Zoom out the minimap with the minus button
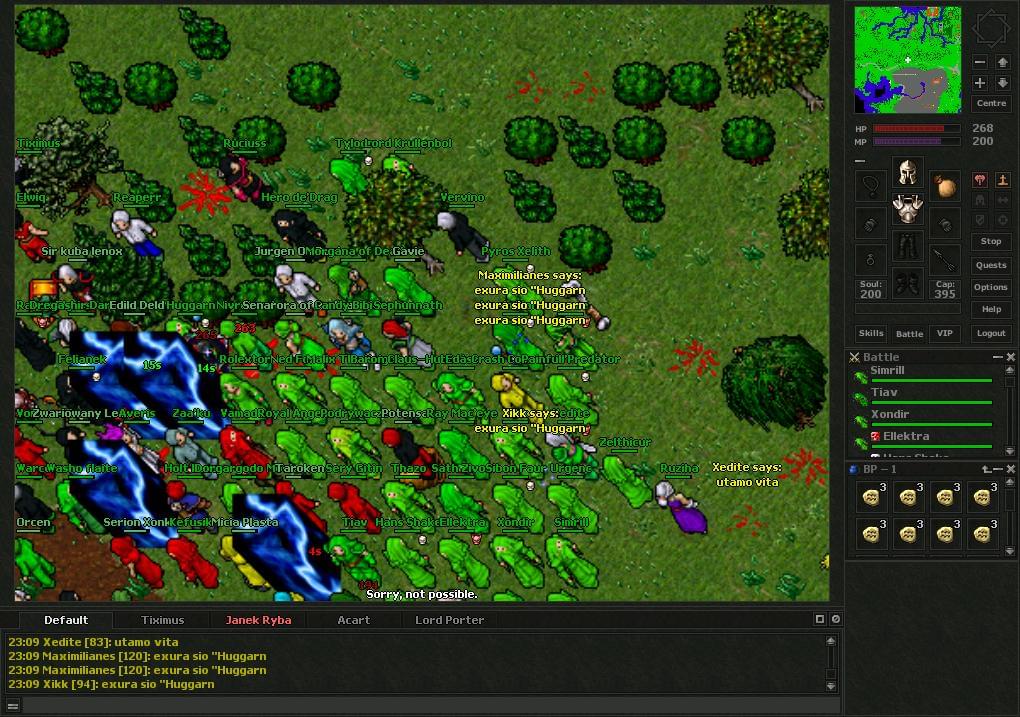This screenshot has height=717, width=1020. coord(980,62)
